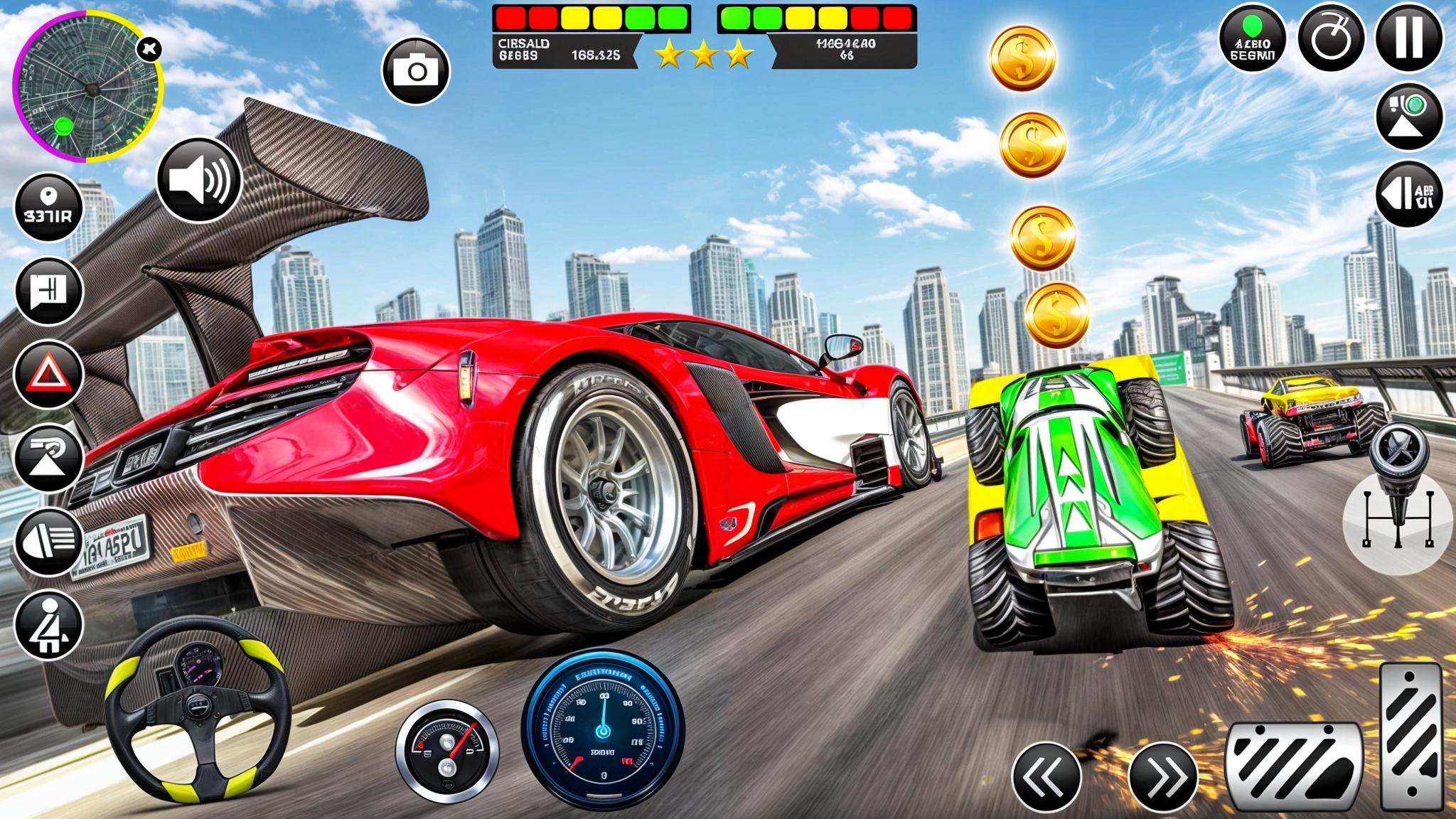Open the location pin button
The image size is (1456, 819).
(x=49, y=207)
